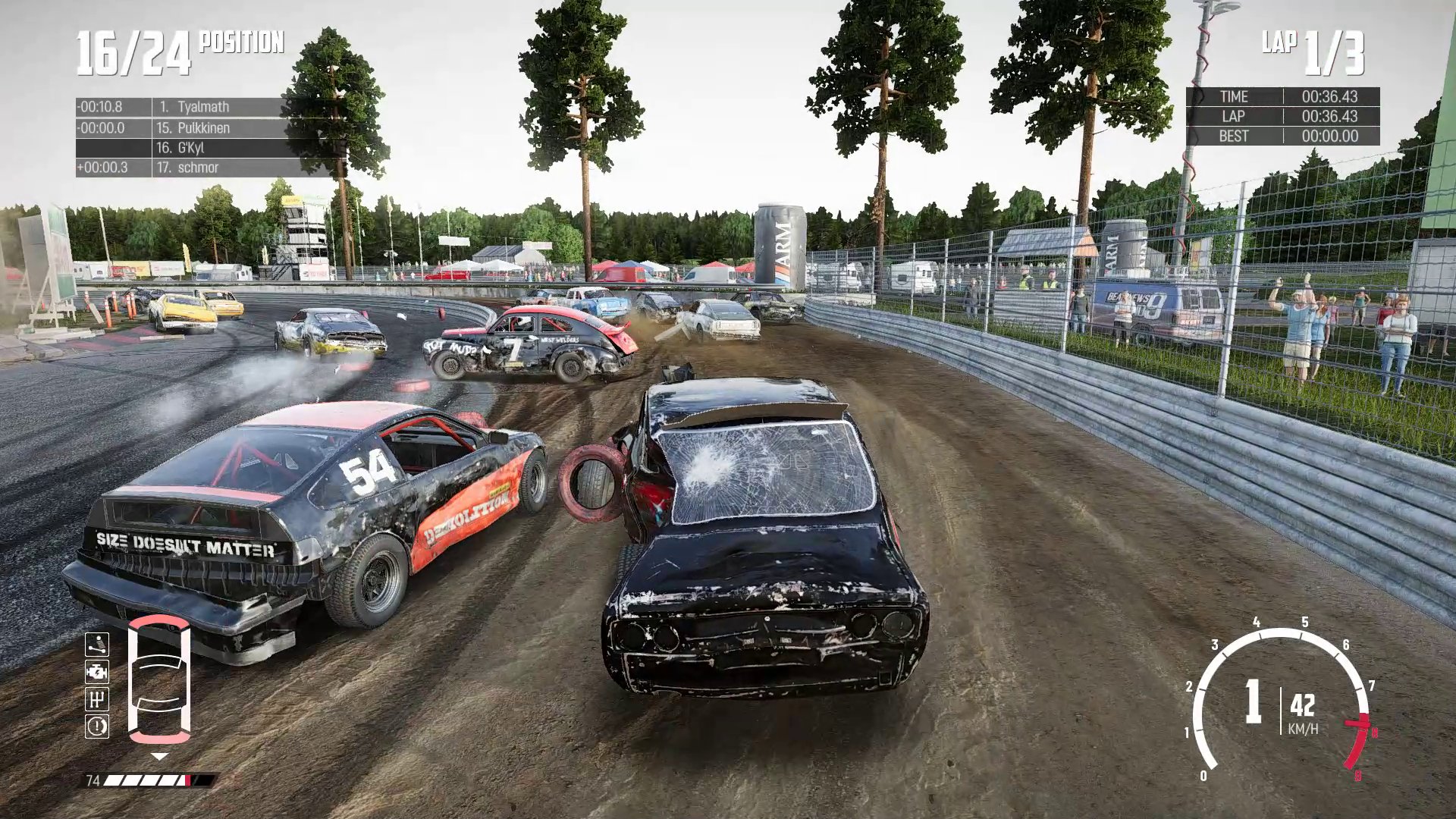
Task: Click the gearbox status icon
Action: click(96, 699)
